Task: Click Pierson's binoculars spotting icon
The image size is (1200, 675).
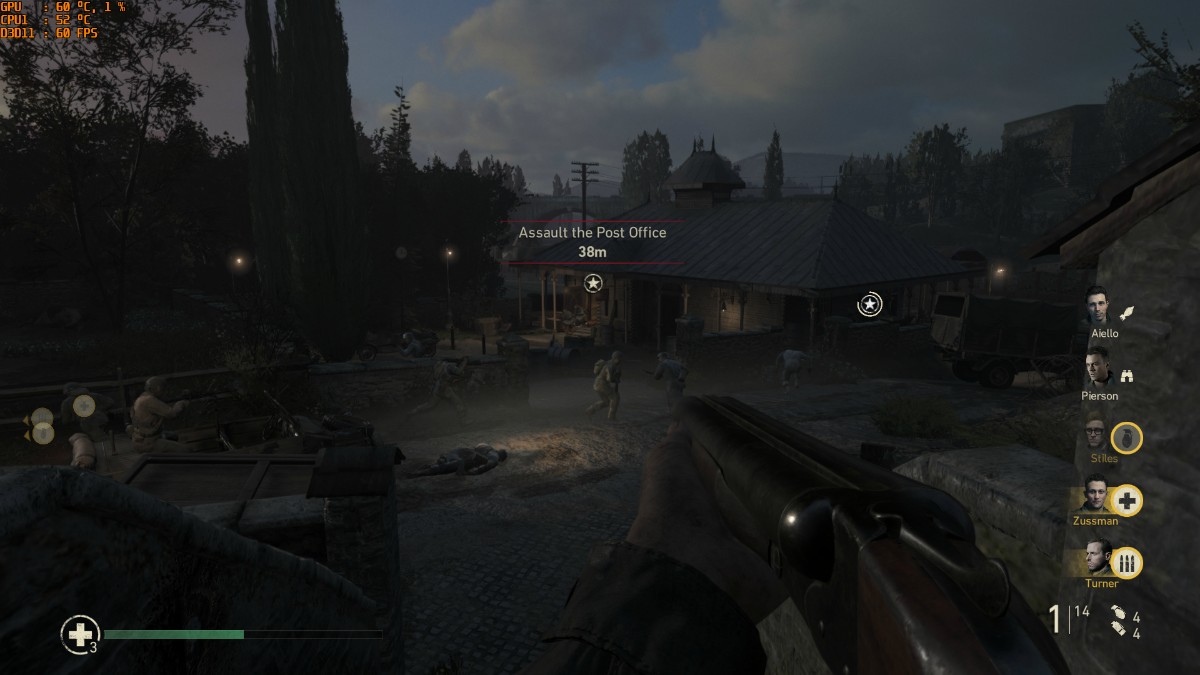Action: coord(1127,376)
